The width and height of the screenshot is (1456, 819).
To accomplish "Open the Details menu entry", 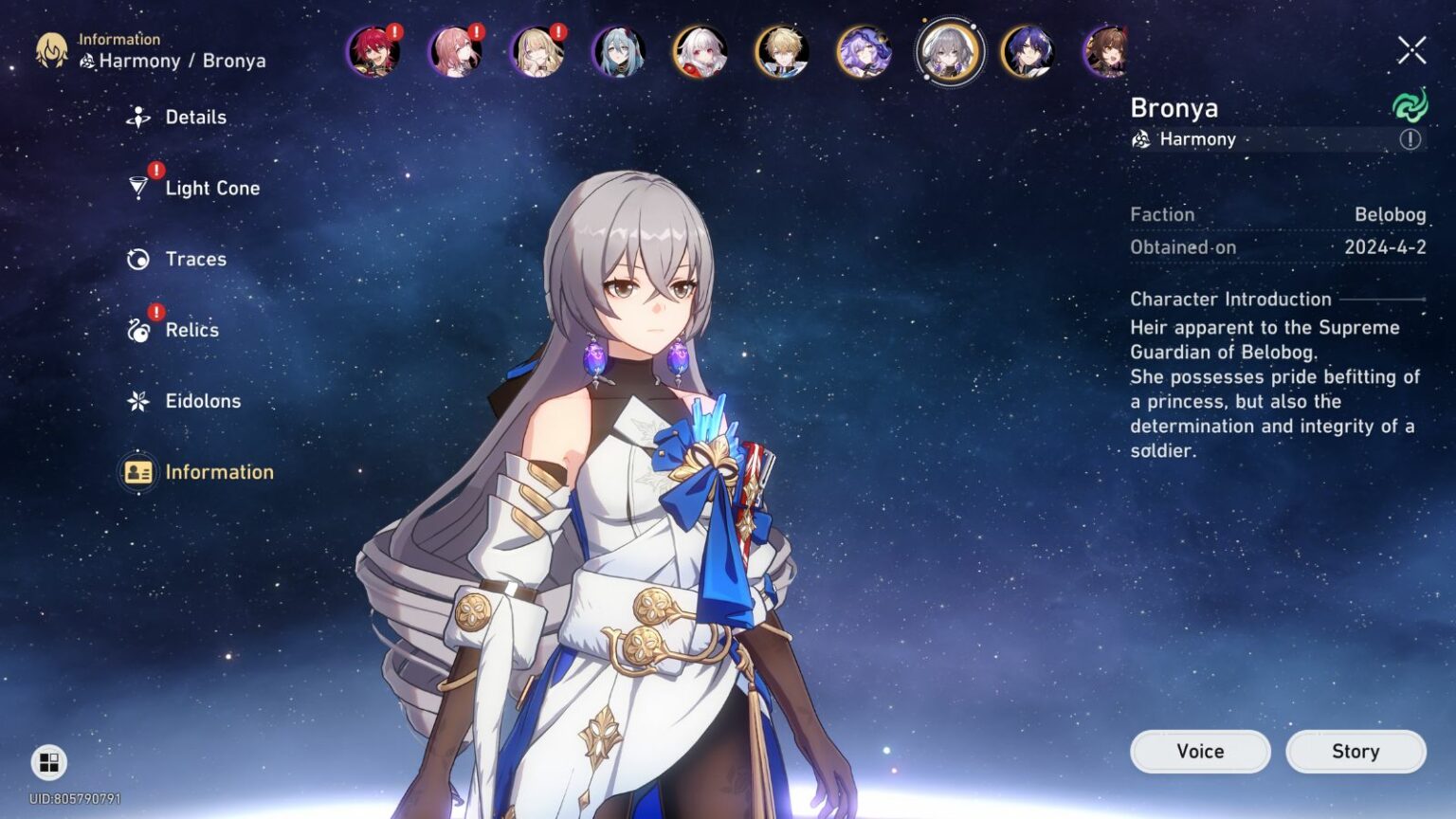I will 194,118.
